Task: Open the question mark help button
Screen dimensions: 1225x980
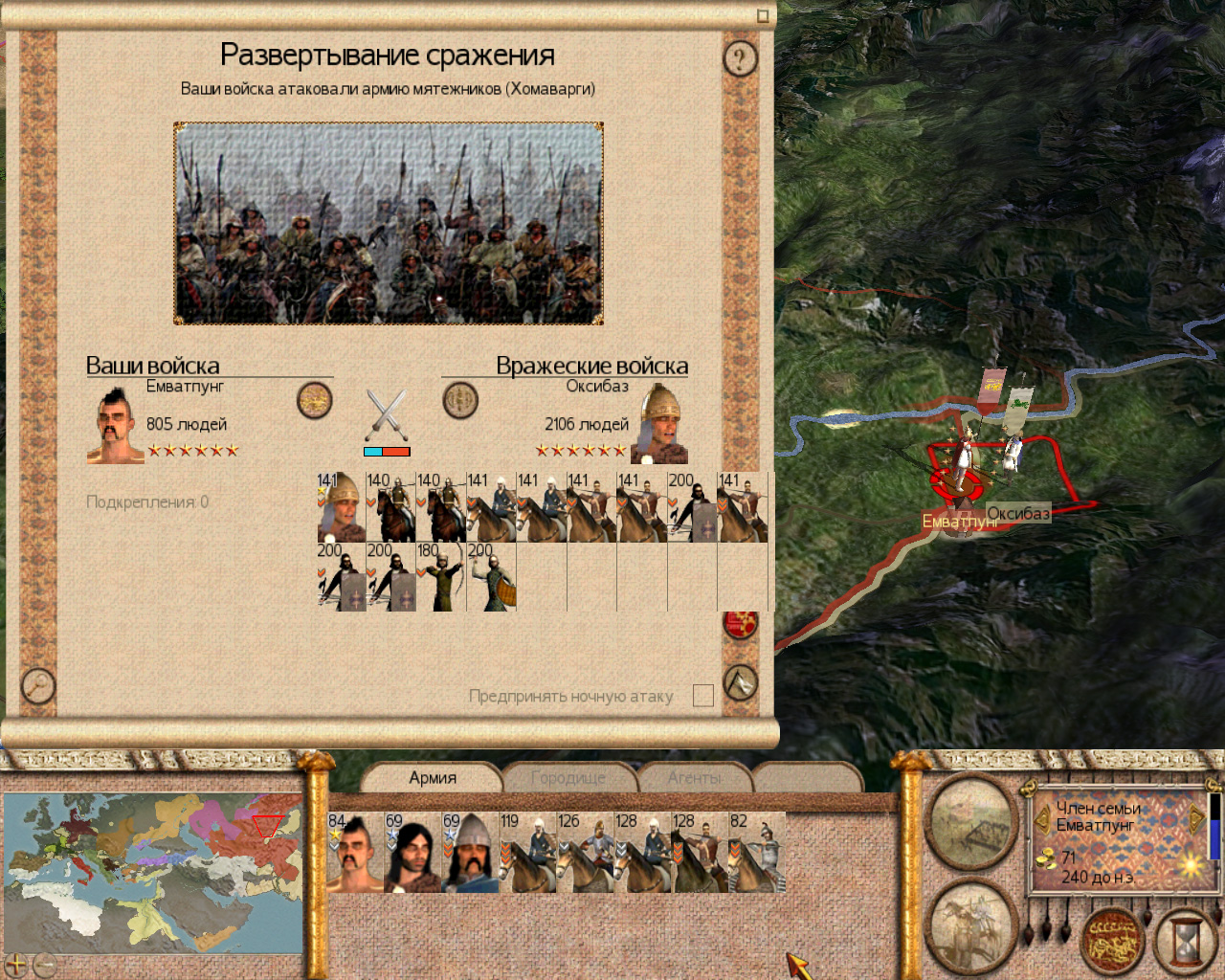Action: [739, 59]
